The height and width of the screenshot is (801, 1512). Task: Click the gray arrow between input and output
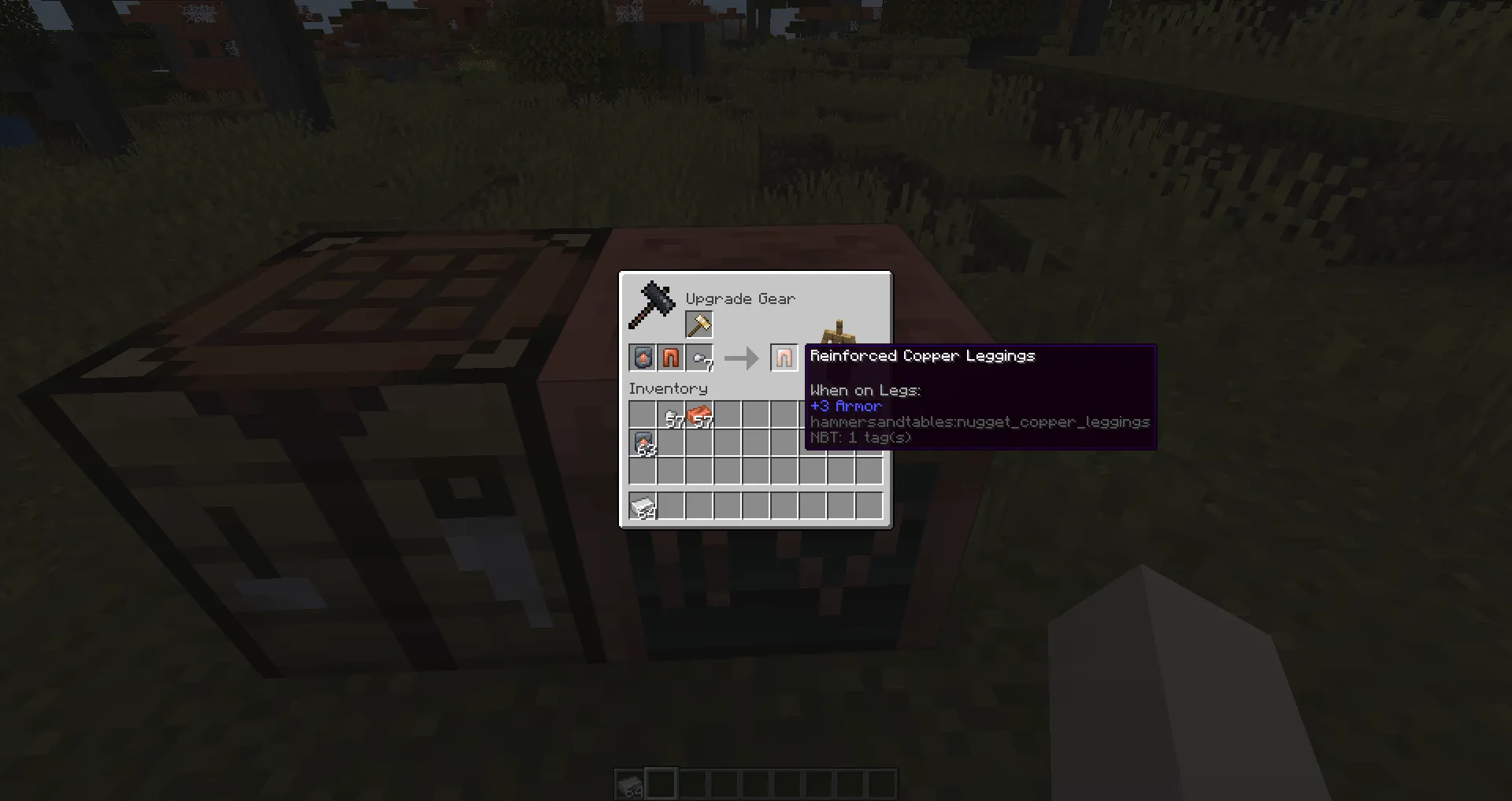(x=740, y=358)
